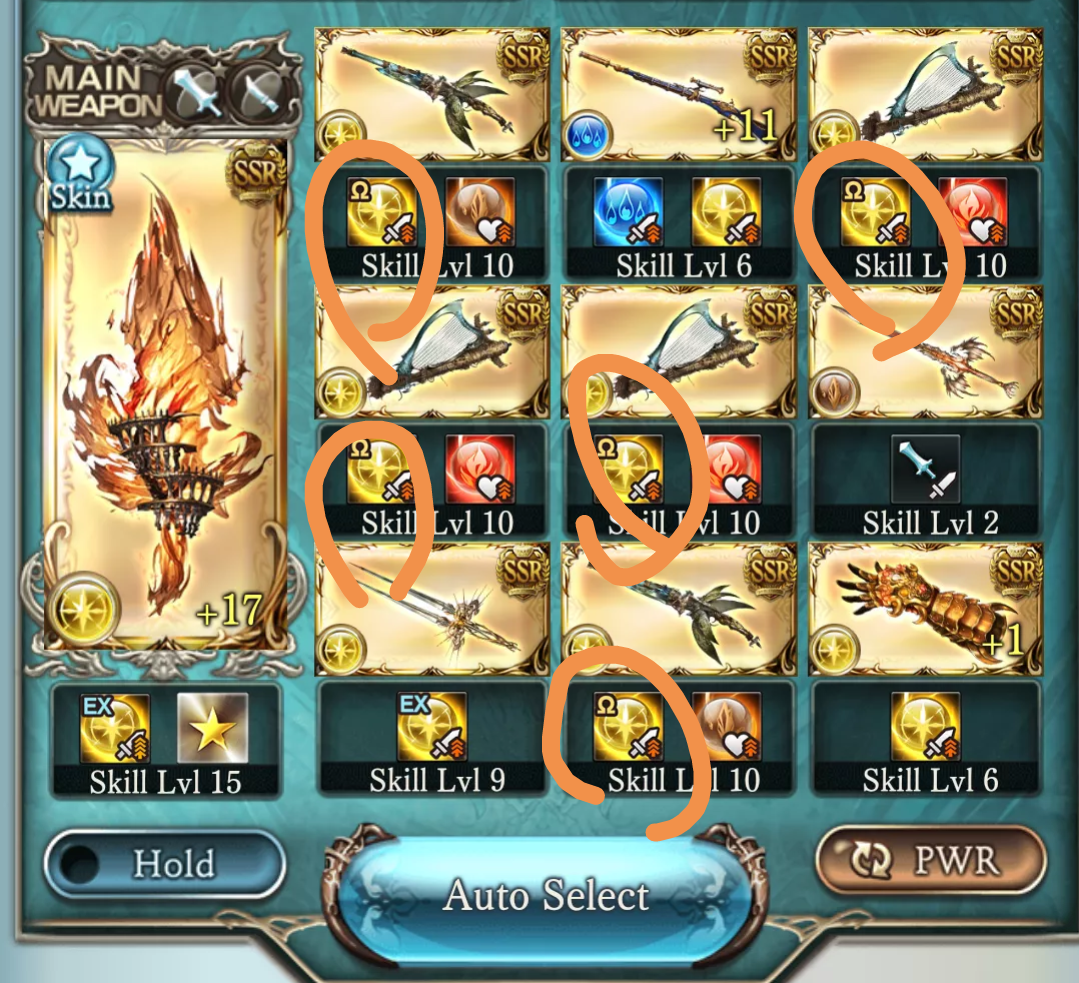Image resolution: width=1079 pixels, height=983 pixels.
Task: Inspect the blue water attack skill icon
Action: [628, 212]
